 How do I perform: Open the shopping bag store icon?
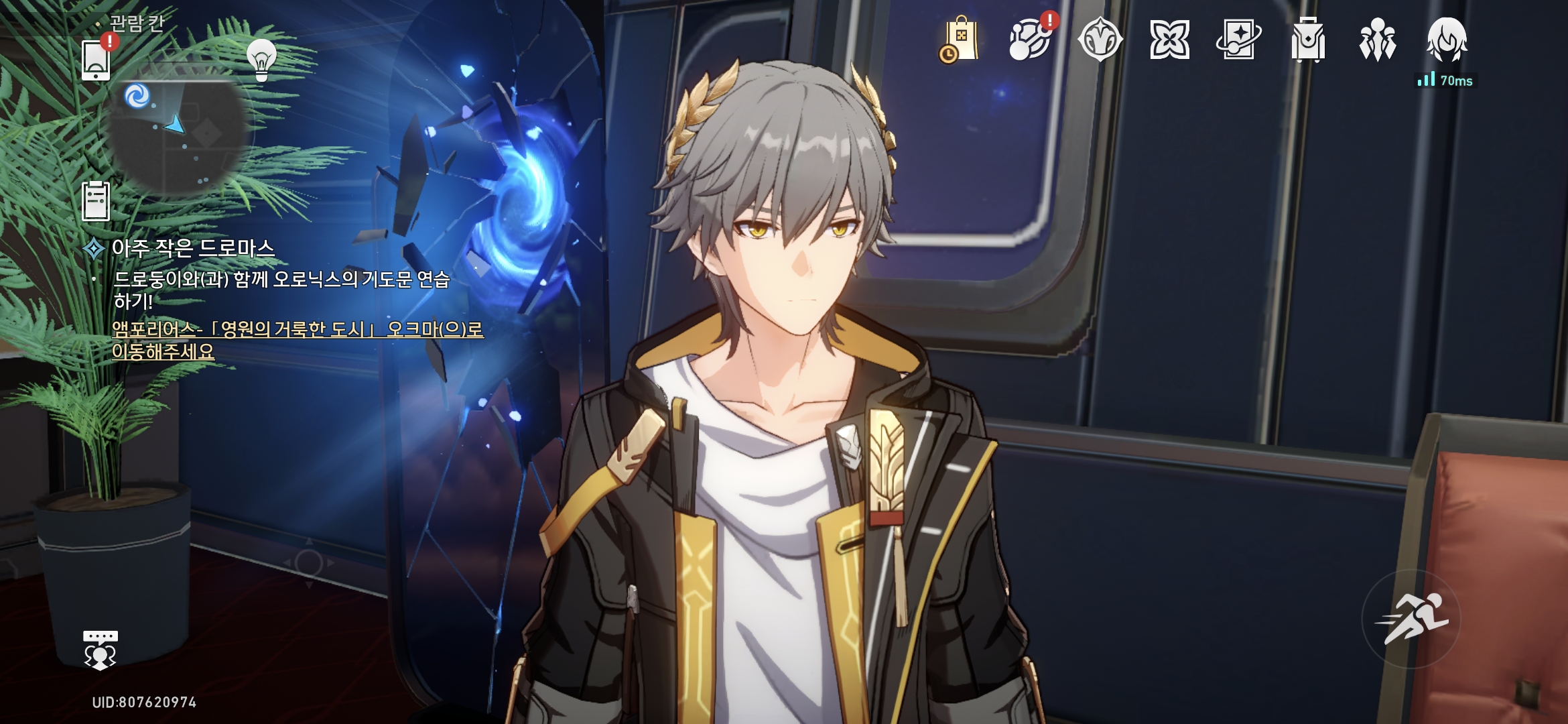click(960, 40)
